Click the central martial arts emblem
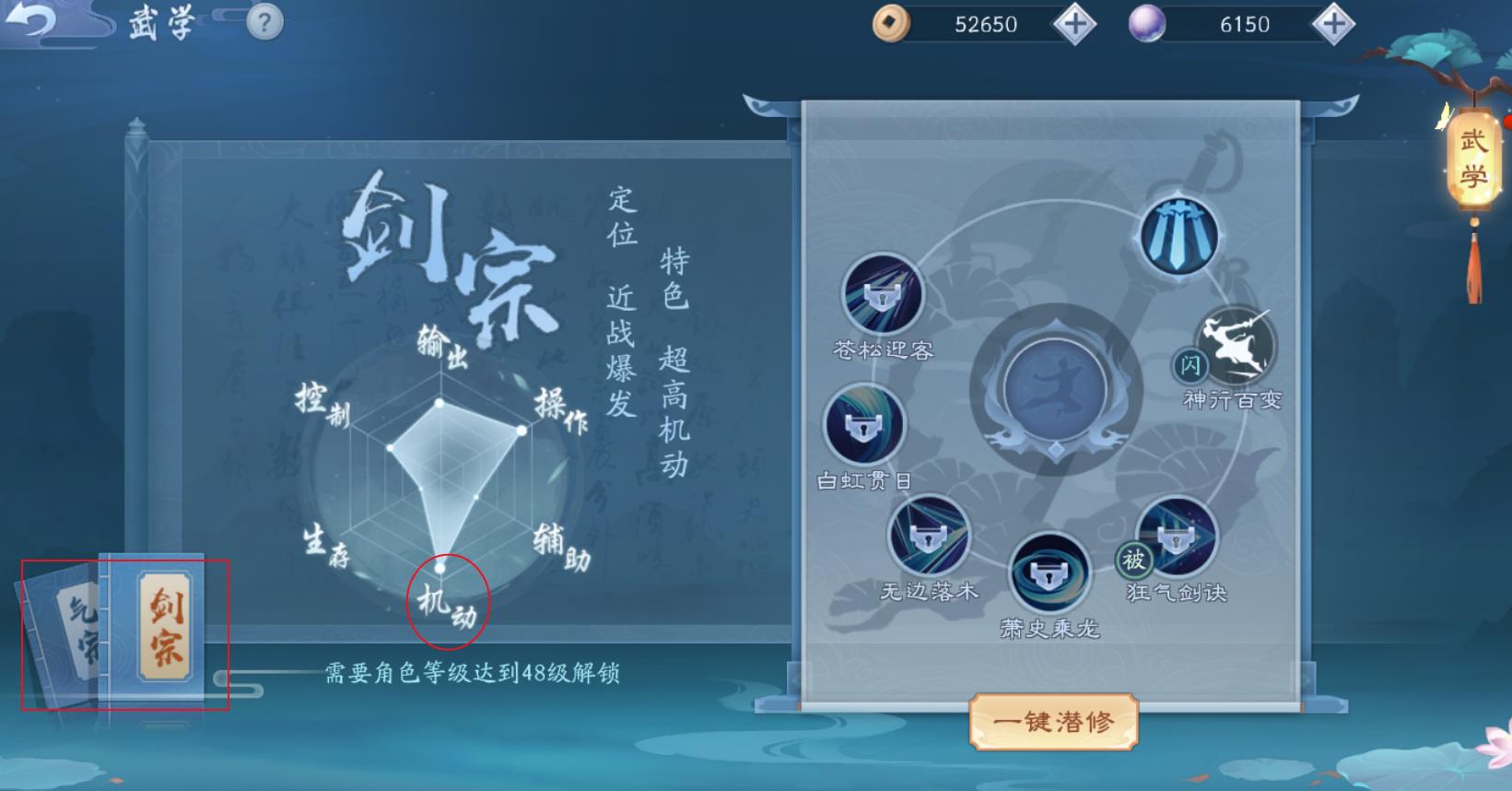1512x791 pixels. 1056,392
